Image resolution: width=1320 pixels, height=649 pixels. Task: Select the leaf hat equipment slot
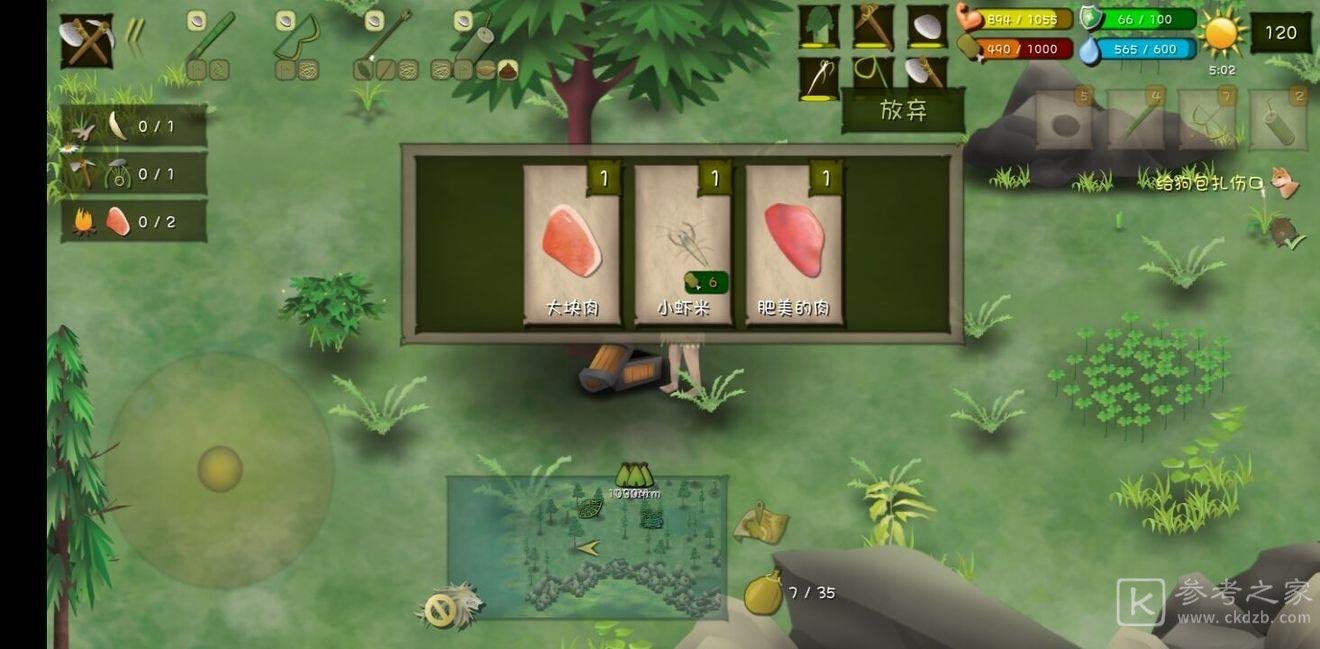pyautogui.click(x=819, y=27)
